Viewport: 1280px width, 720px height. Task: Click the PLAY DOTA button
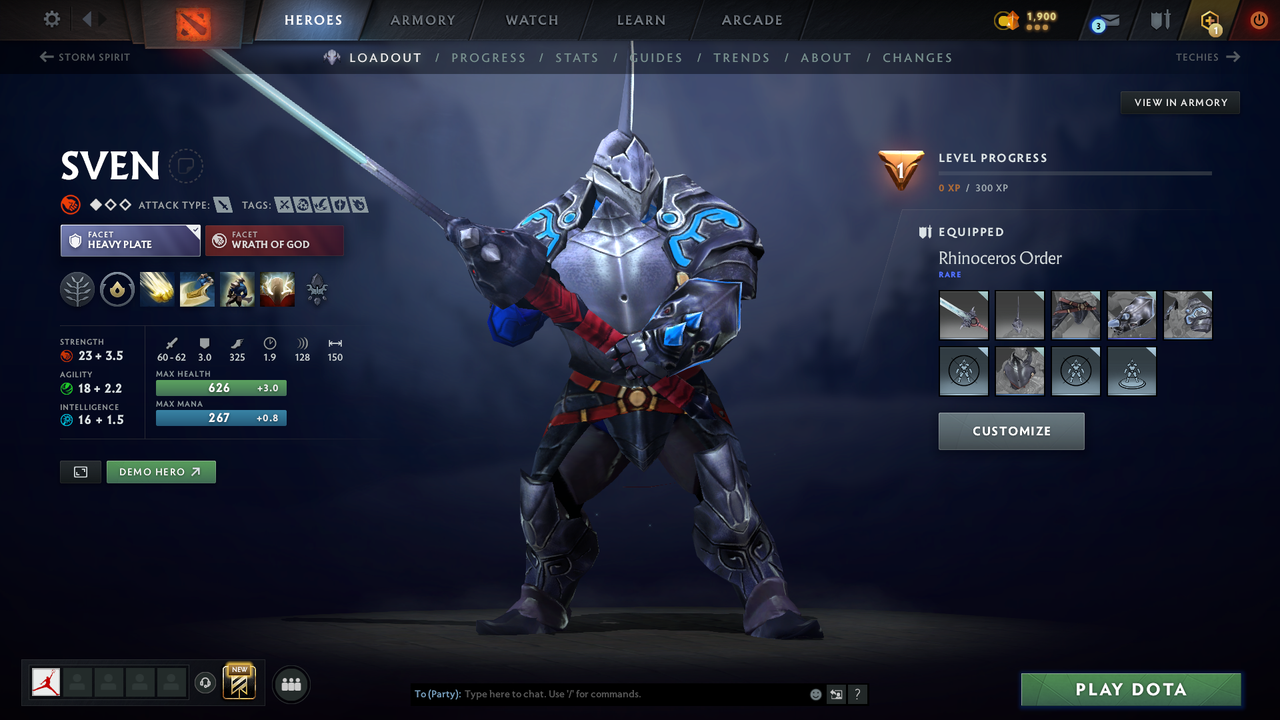[x=1130, y=689]
